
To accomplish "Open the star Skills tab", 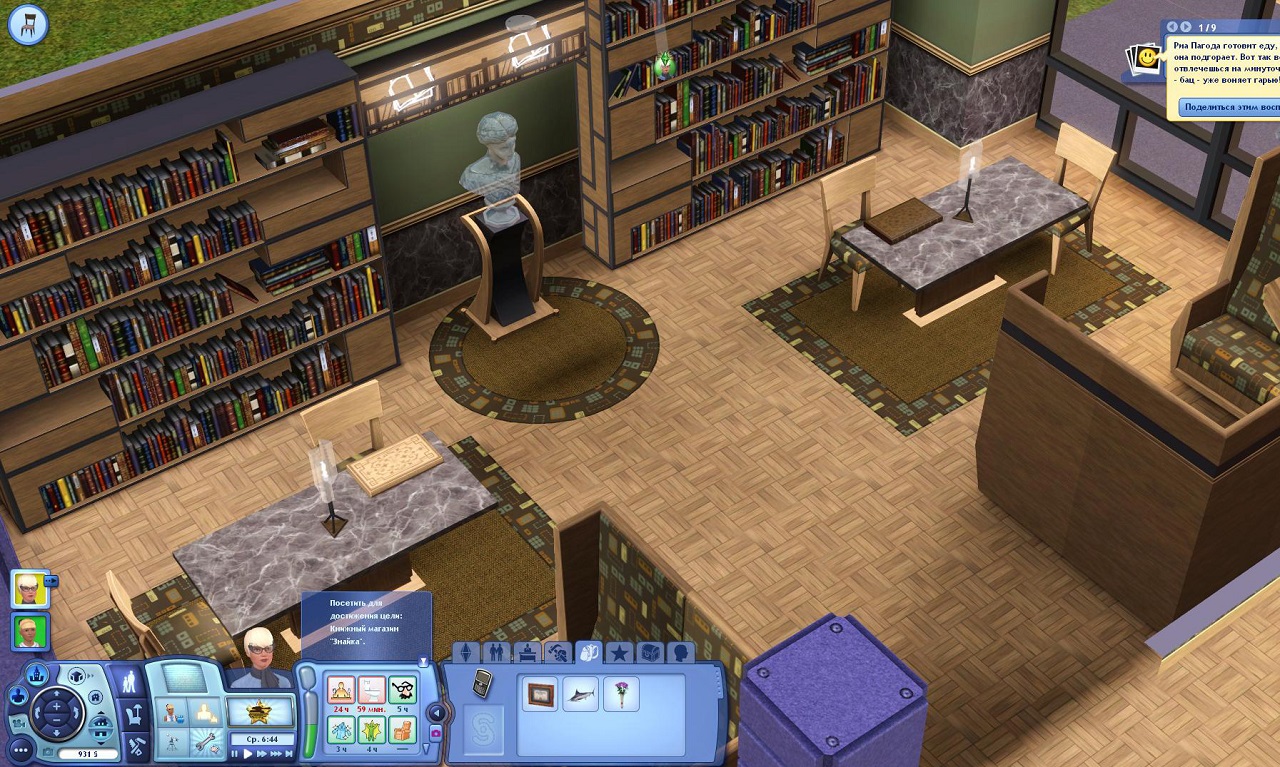I will 619,654.
